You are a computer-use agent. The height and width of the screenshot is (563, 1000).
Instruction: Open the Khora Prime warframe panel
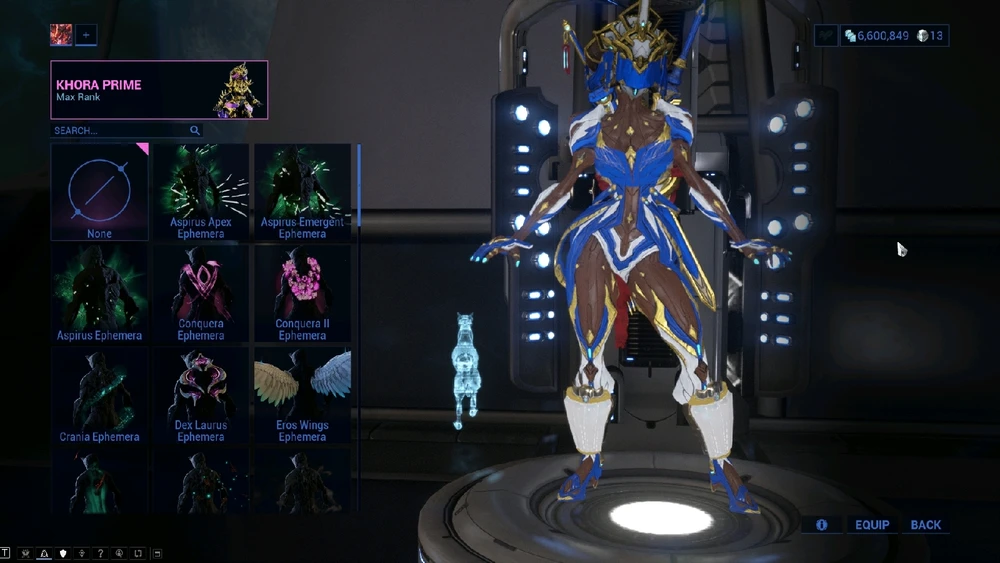click(x=159, y=90)
